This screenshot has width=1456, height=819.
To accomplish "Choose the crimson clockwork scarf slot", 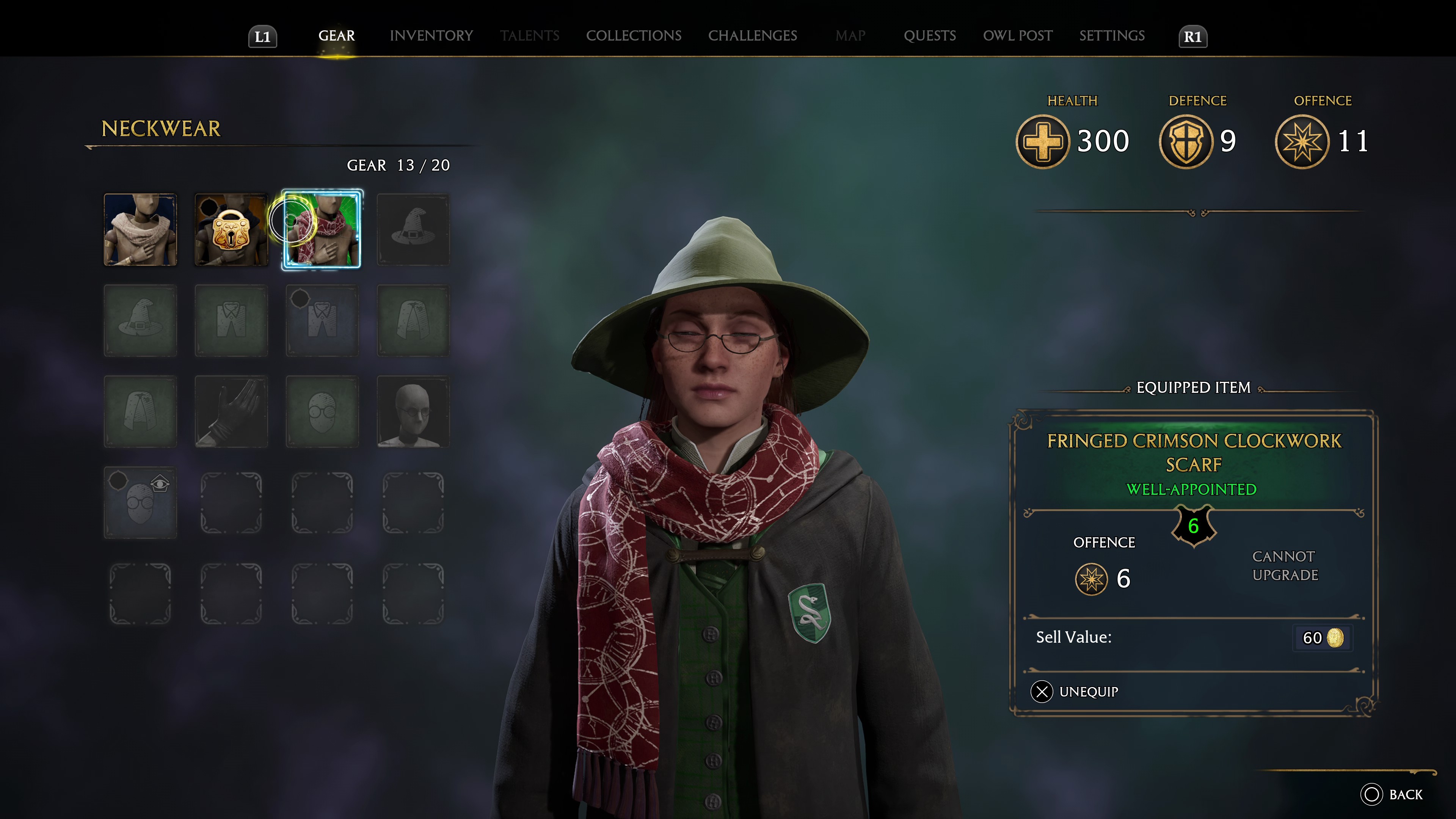I will (x=322, y=229).
